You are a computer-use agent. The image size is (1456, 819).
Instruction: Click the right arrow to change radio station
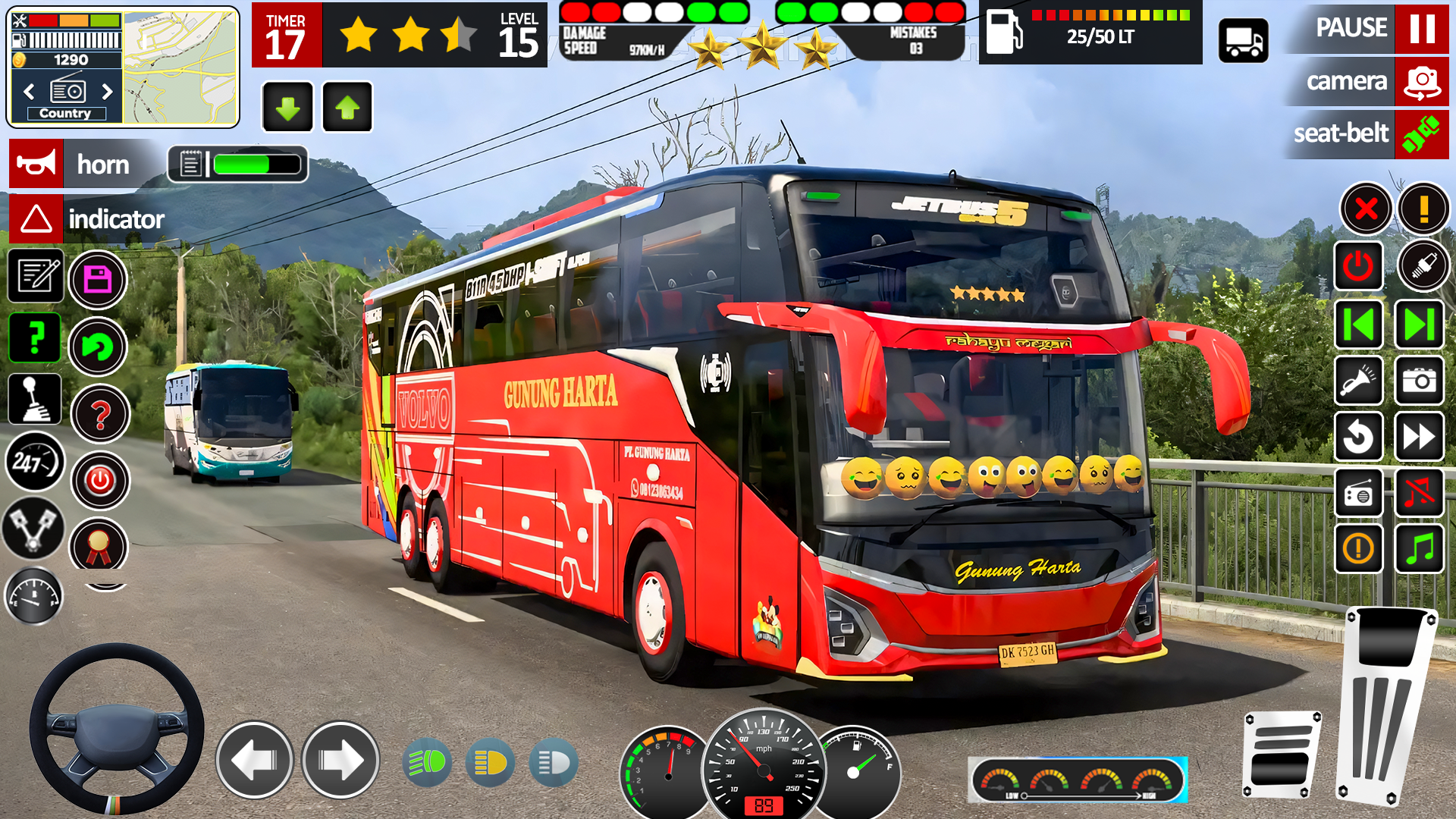107,91
